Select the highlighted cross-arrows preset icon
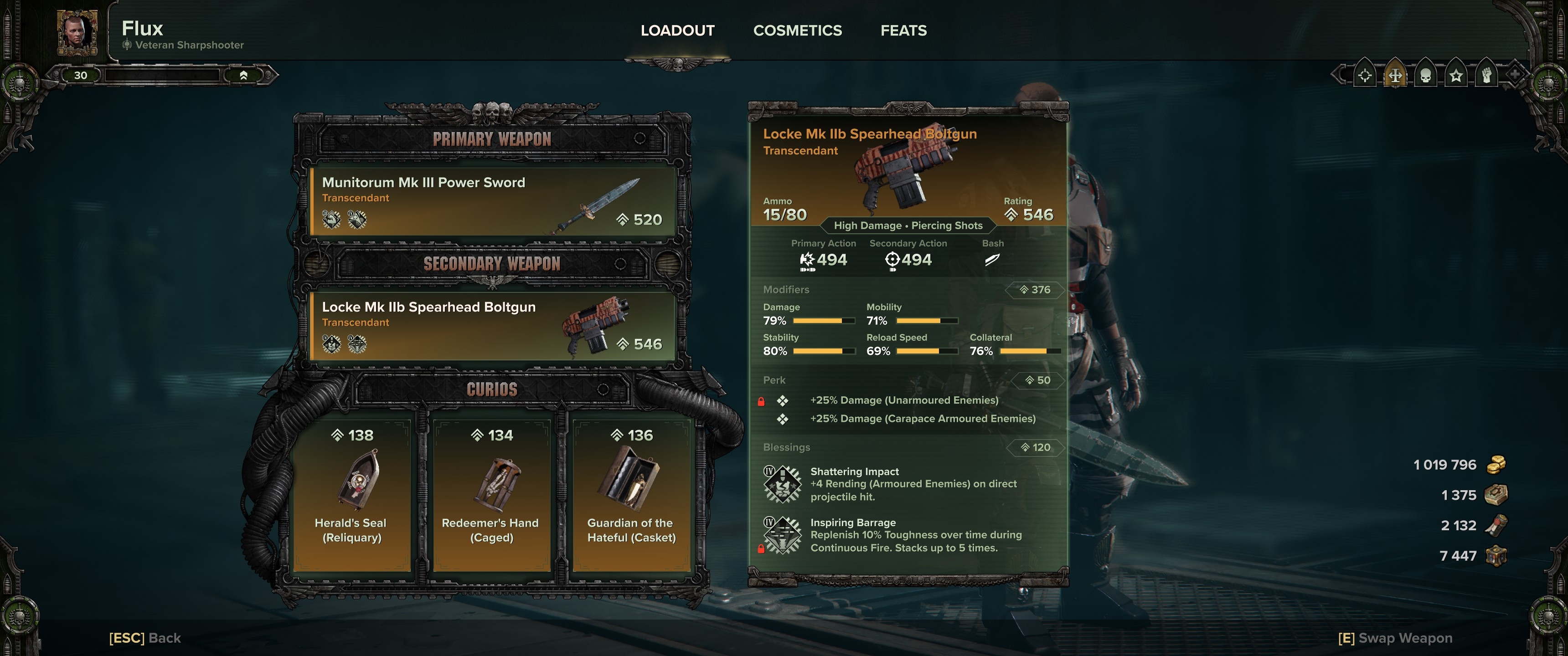The height and width of the screenshot is (656, 1568). tap(1395, 76)
